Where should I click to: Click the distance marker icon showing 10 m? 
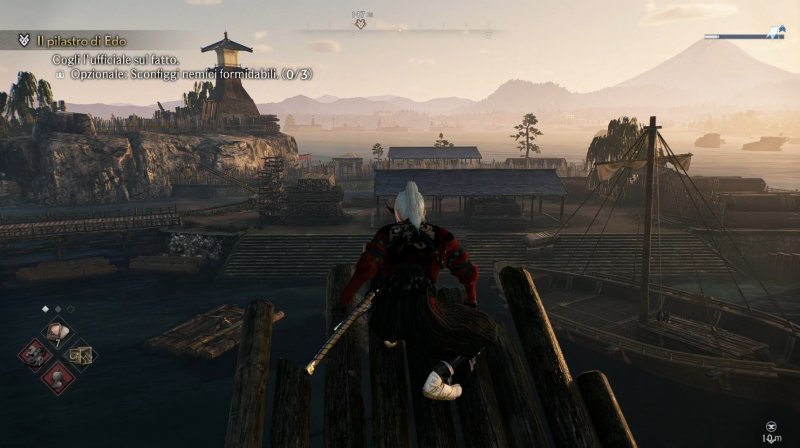coord(772,425)
